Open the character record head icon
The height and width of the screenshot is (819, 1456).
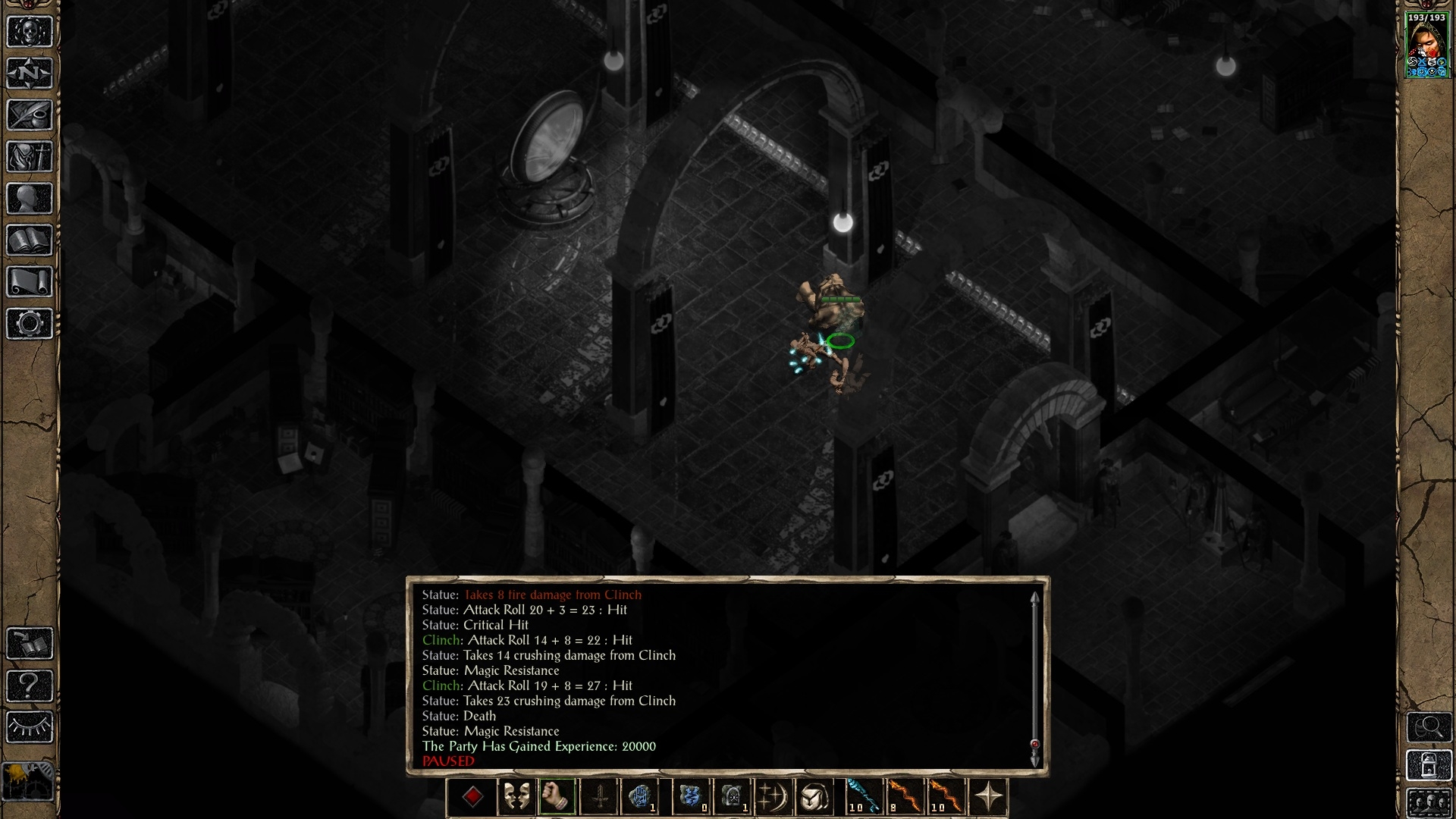click(x=30, y=199)
